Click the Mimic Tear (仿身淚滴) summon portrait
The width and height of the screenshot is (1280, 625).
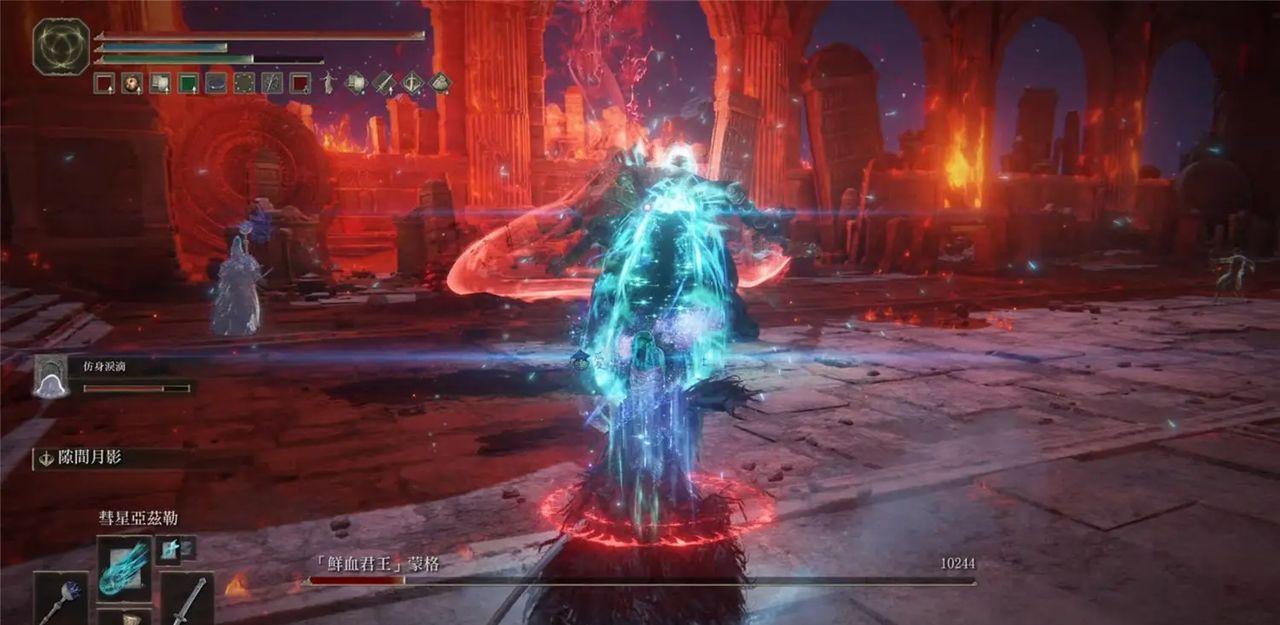point(50,377)
